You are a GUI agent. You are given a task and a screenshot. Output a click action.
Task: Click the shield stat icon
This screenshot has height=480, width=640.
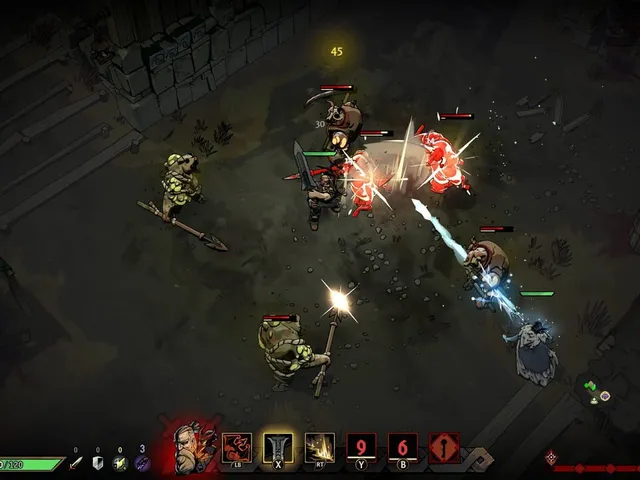pyautogui.click(x=97, y=463)
